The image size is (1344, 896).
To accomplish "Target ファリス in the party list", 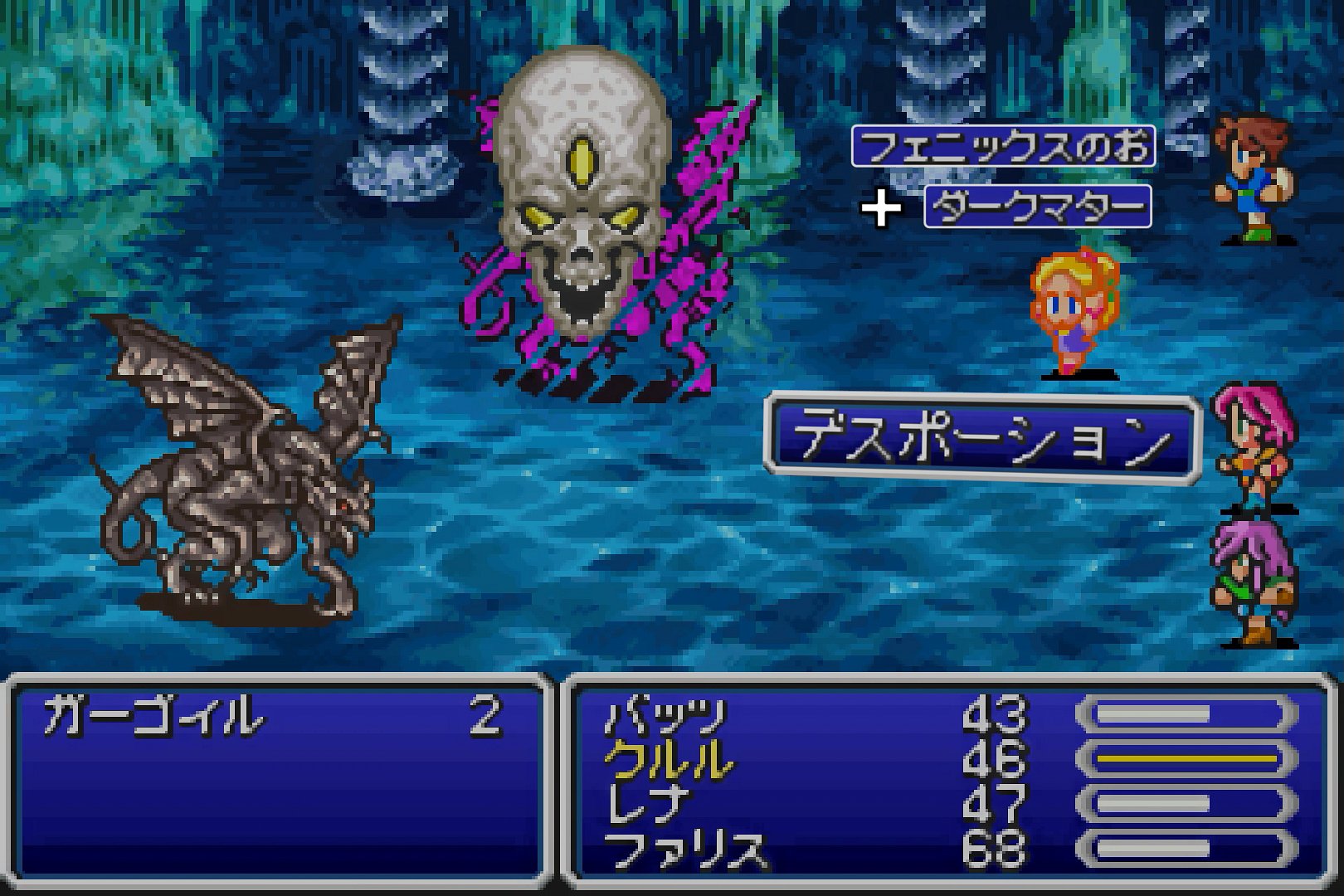I will click(x=685, y=849).
